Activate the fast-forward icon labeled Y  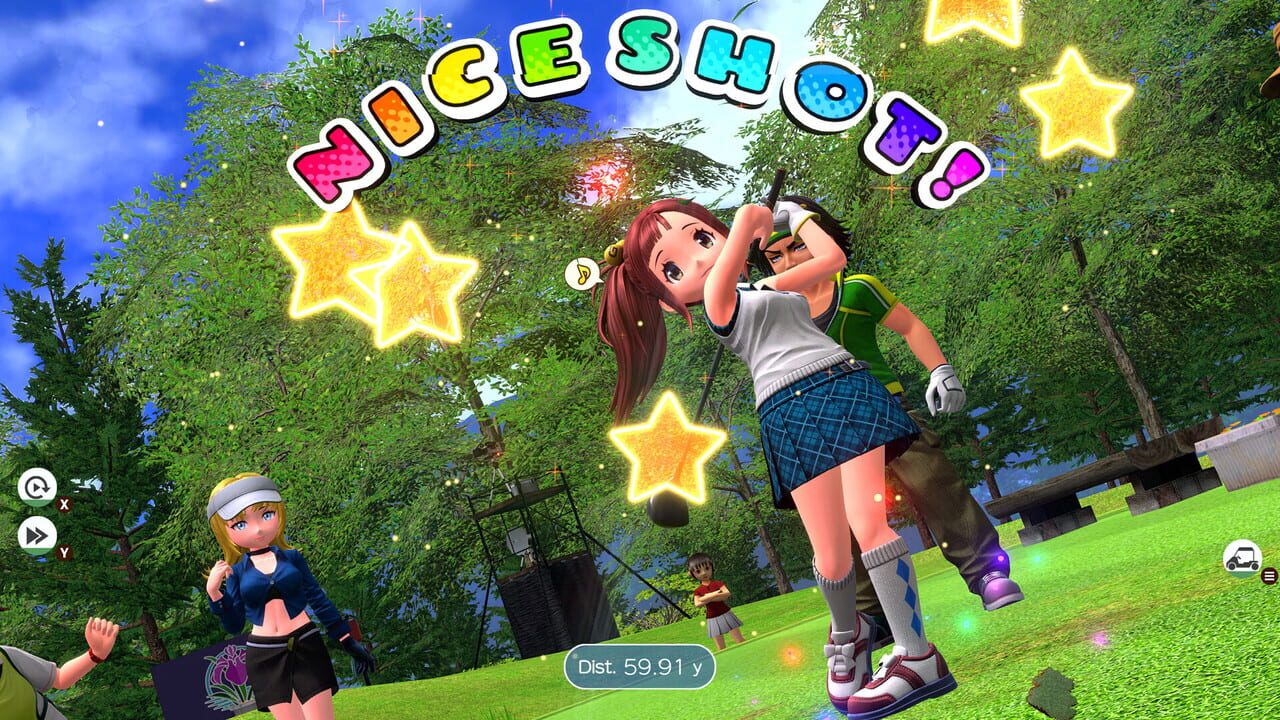point(37,535)
